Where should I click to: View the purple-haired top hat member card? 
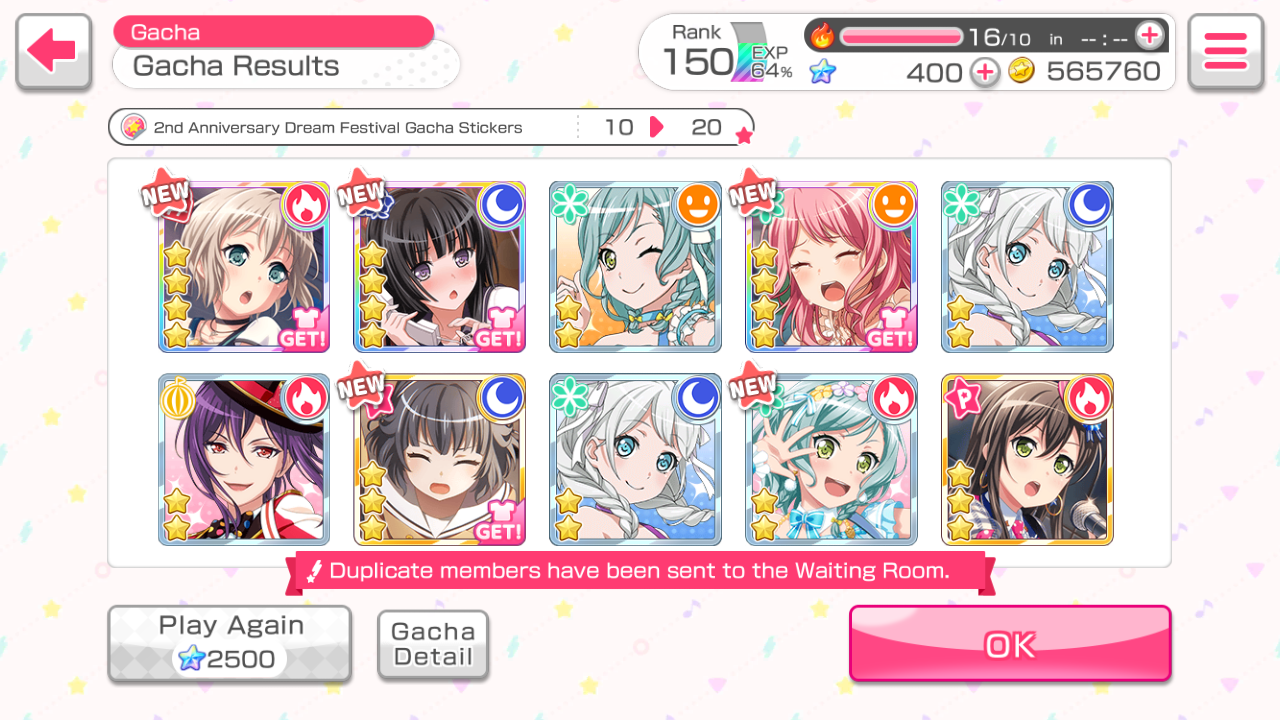243,459
